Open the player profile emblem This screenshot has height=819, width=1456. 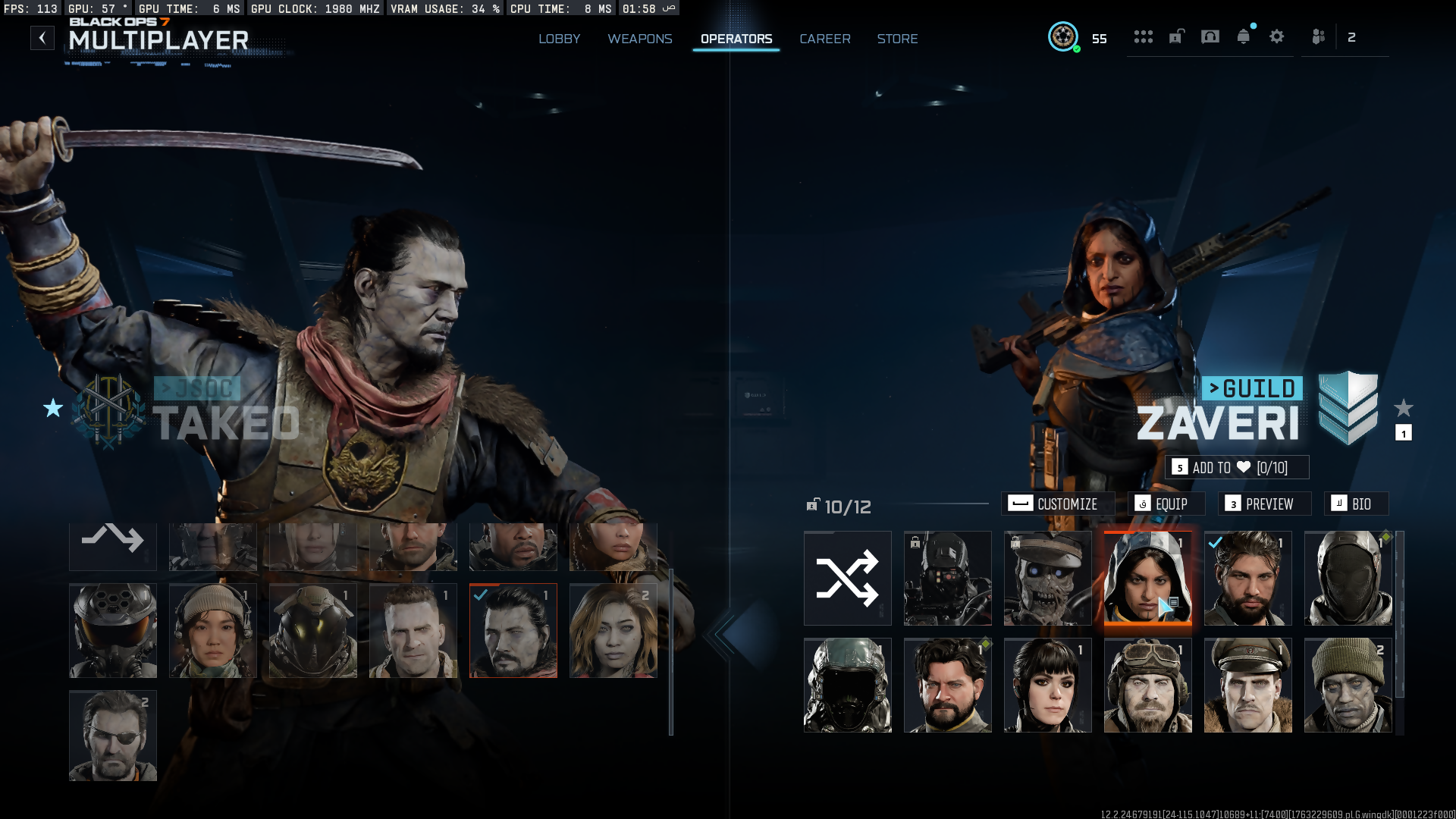click(x=1063, y=36)
